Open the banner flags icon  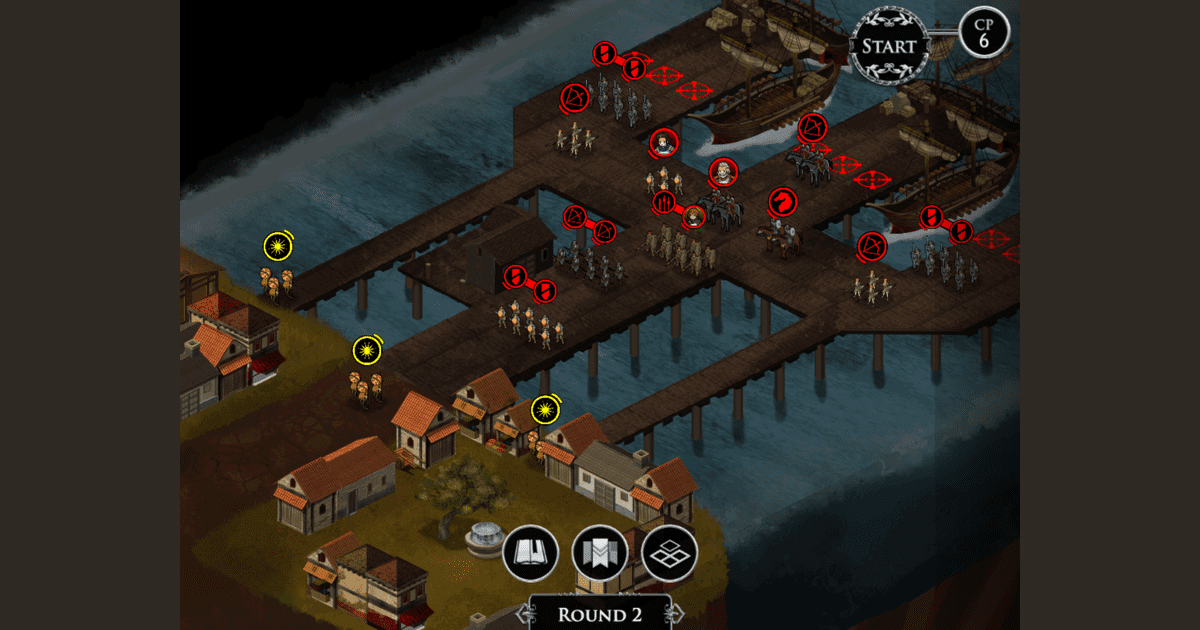[599, 552]
